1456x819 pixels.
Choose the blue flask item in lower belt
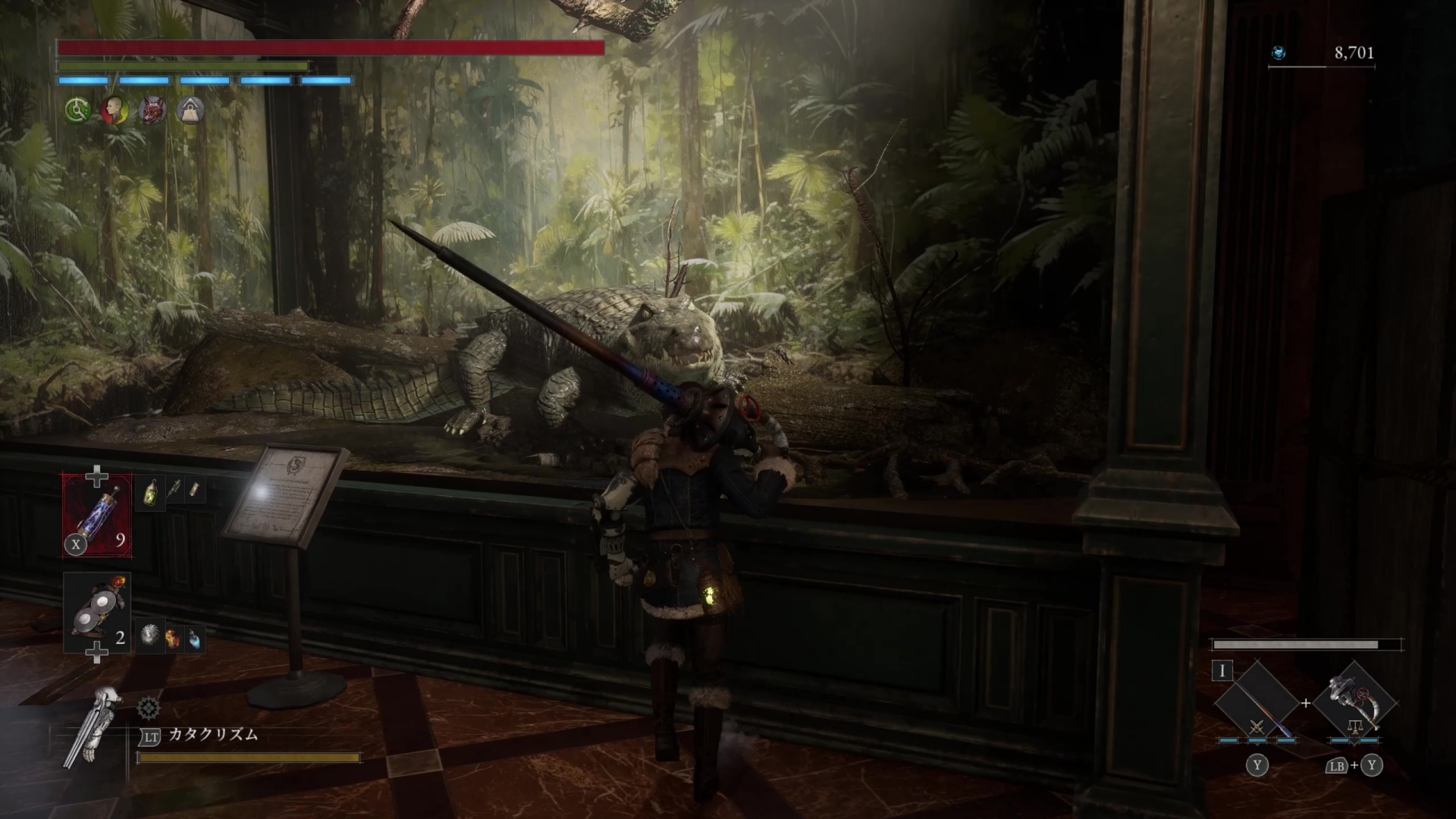pos(195,639)
